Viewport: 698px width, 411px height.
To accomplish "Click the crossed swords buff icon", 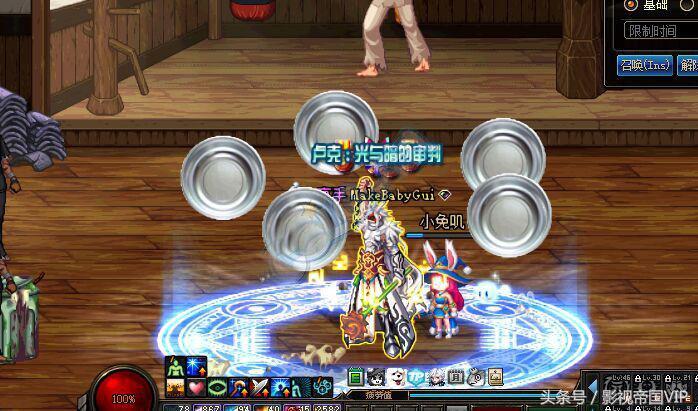I will coord(258,387).
